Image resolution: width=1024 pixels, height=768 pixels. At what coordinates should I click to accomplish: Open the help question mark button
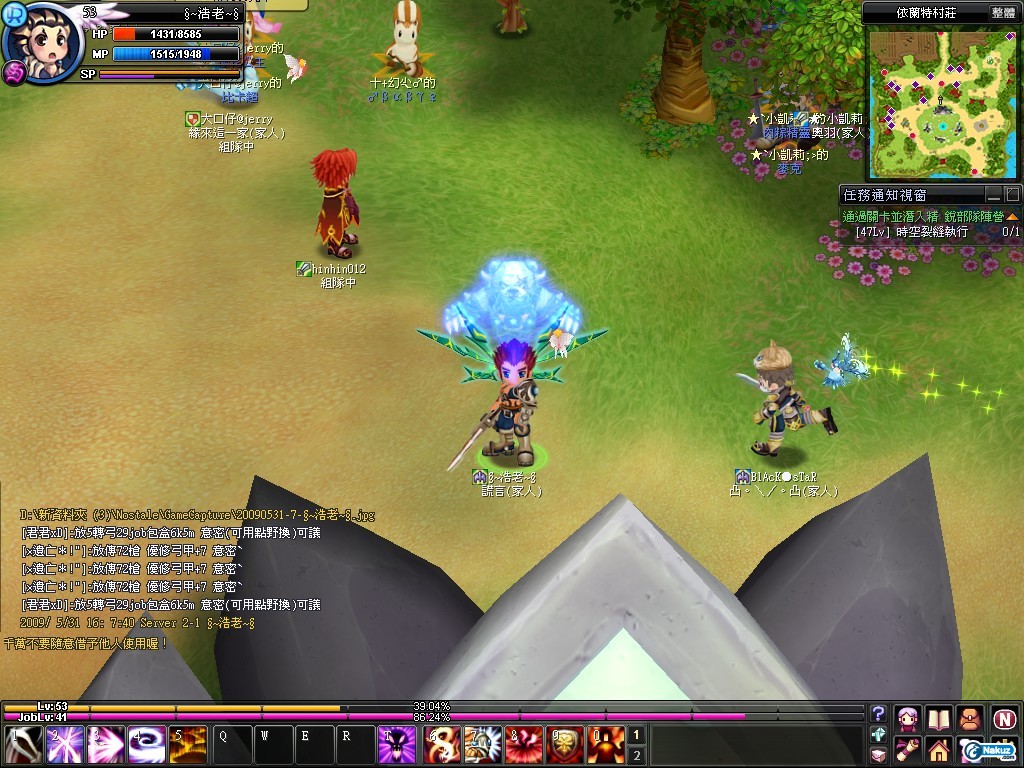pyautogui.click(x=878, y=714)
